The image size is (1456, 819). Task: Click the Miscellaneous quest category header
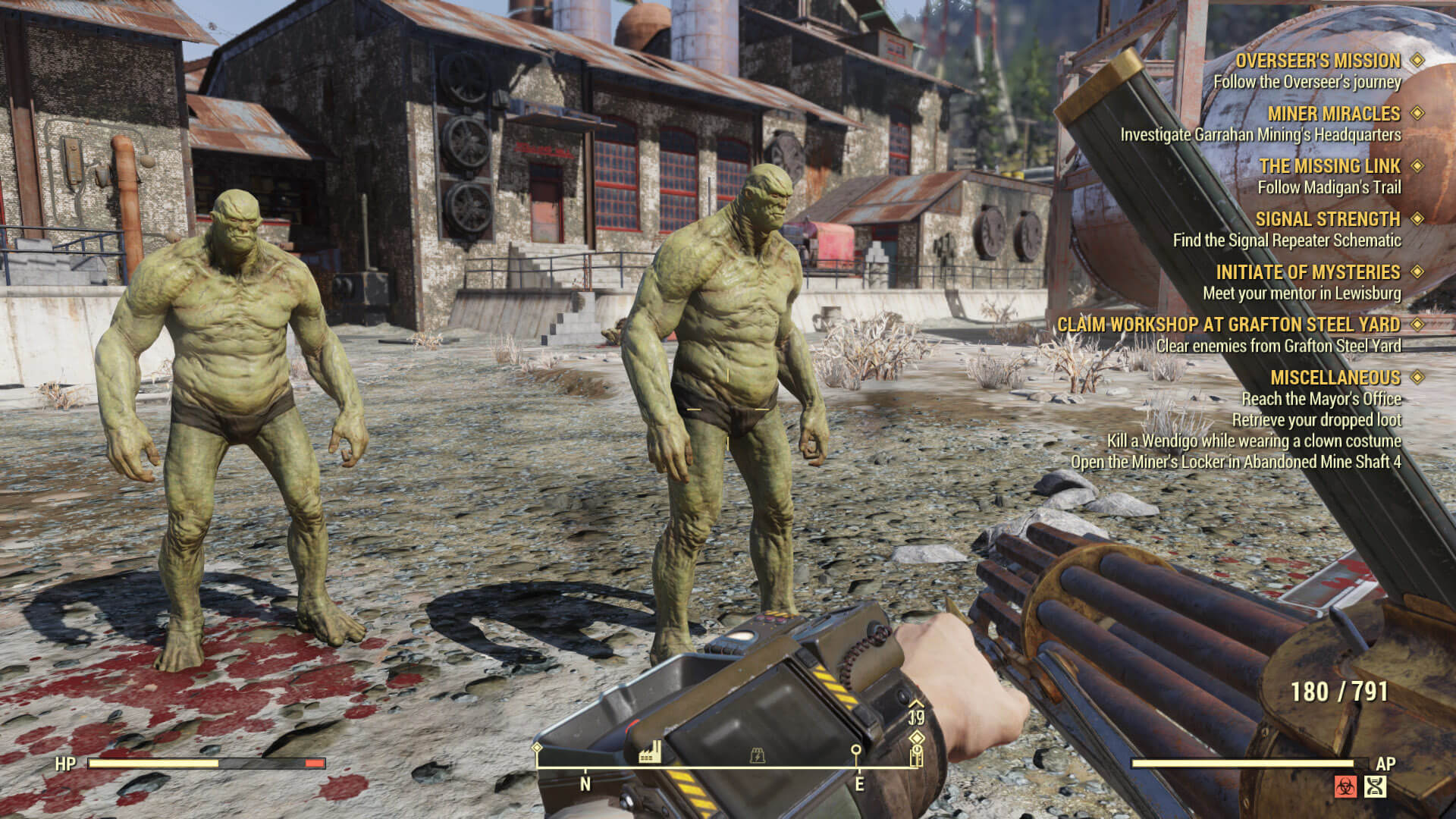point(1335,378)
